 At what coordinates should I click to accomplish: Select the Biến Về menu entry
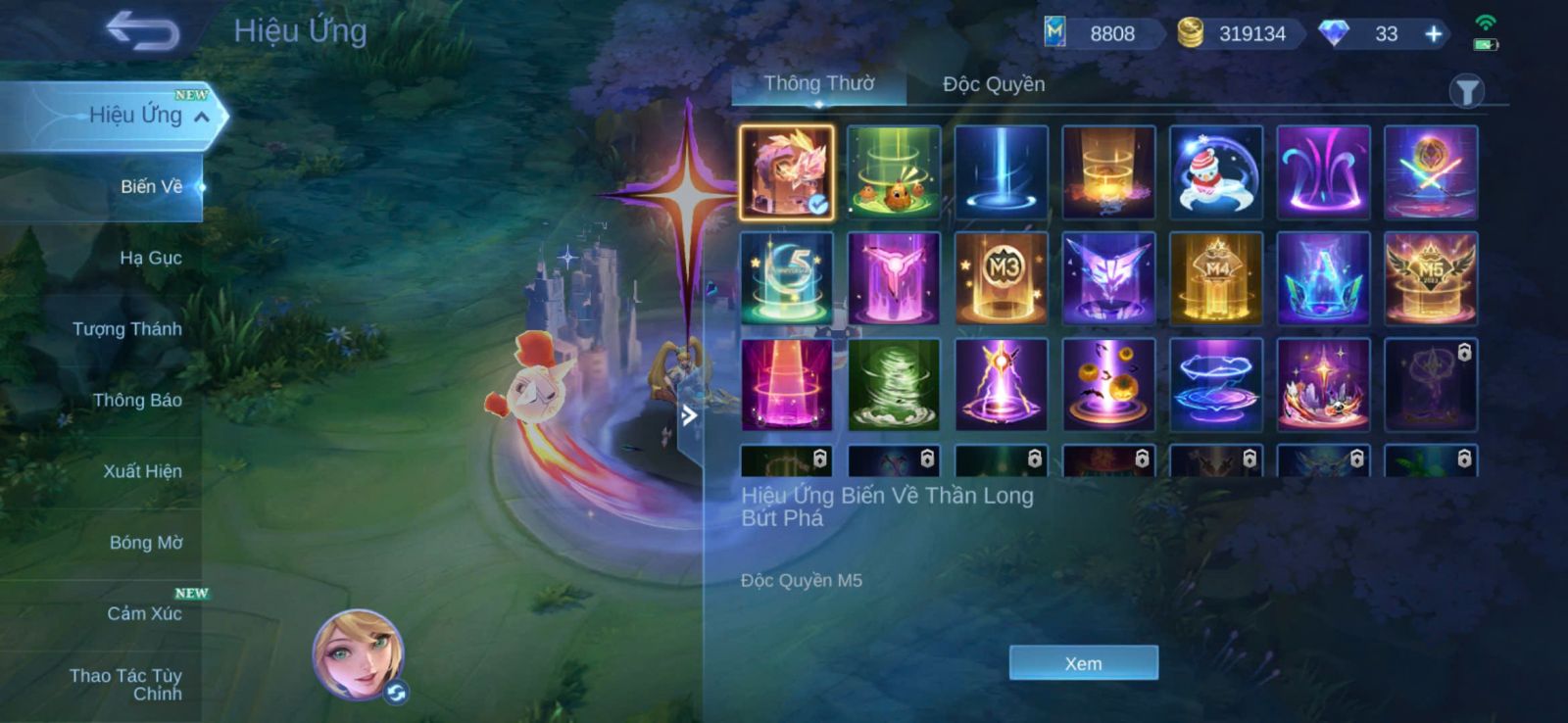(x=151, y=186)
